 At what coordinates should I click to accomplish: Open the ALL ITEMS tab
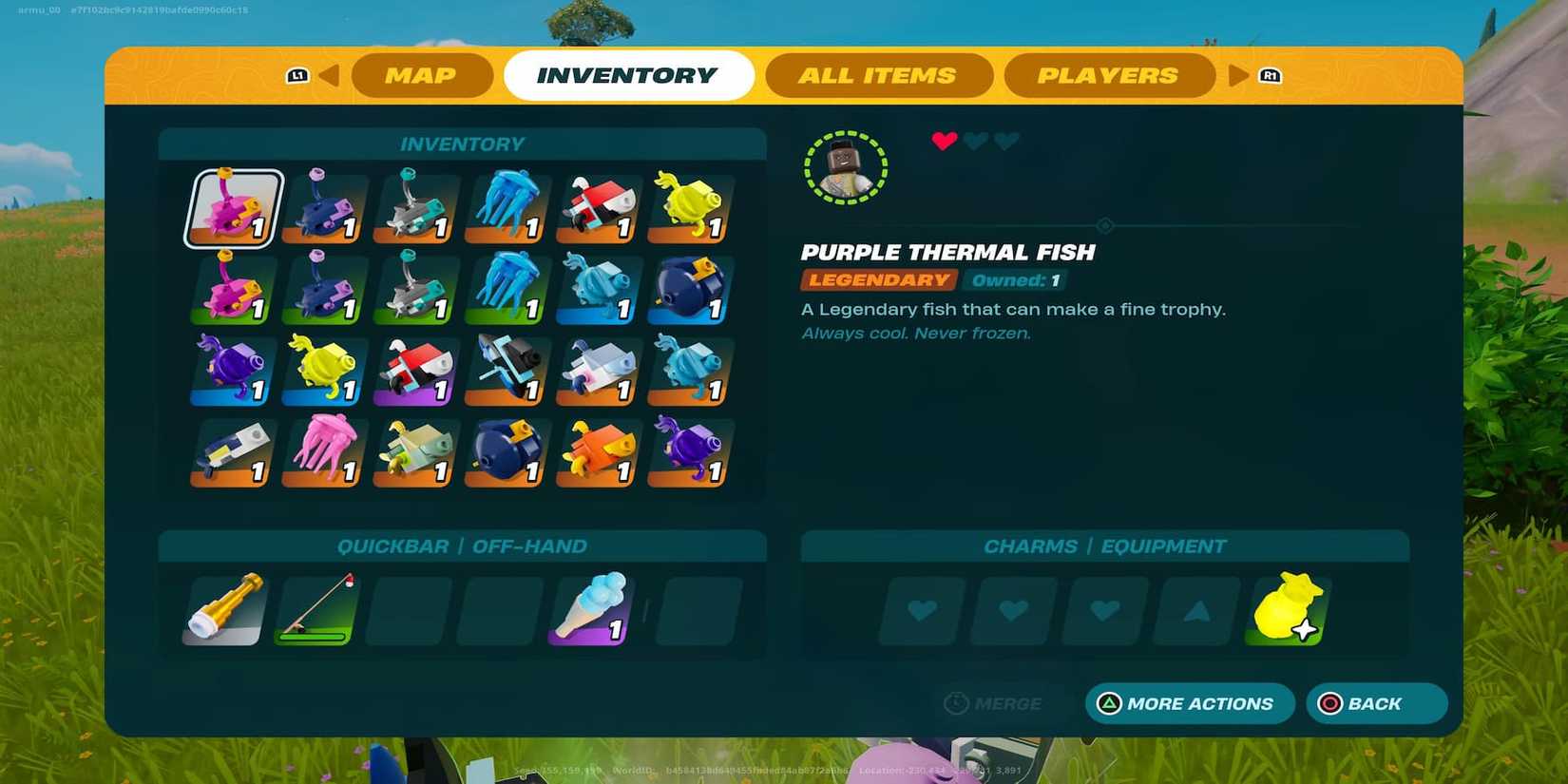click(879, 75)
